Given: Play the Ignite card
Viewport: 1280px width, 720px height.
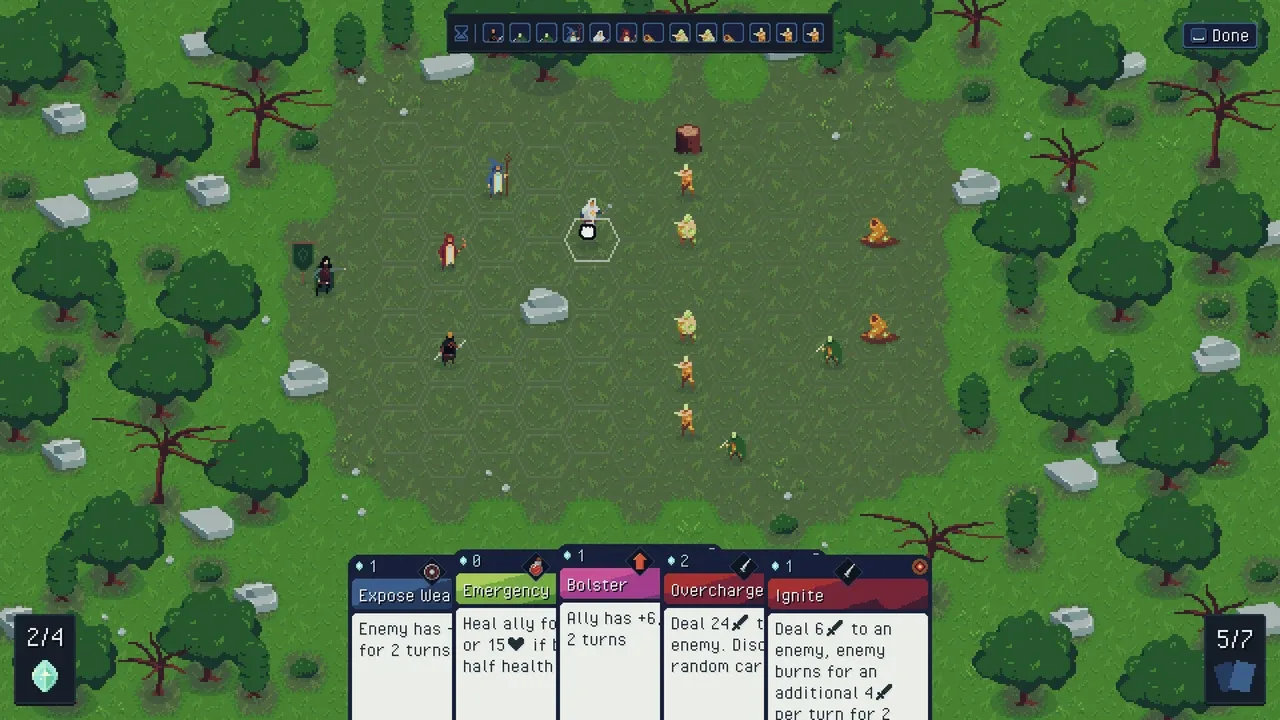Looking at the screenshot, I should click(x=848, y=650).
